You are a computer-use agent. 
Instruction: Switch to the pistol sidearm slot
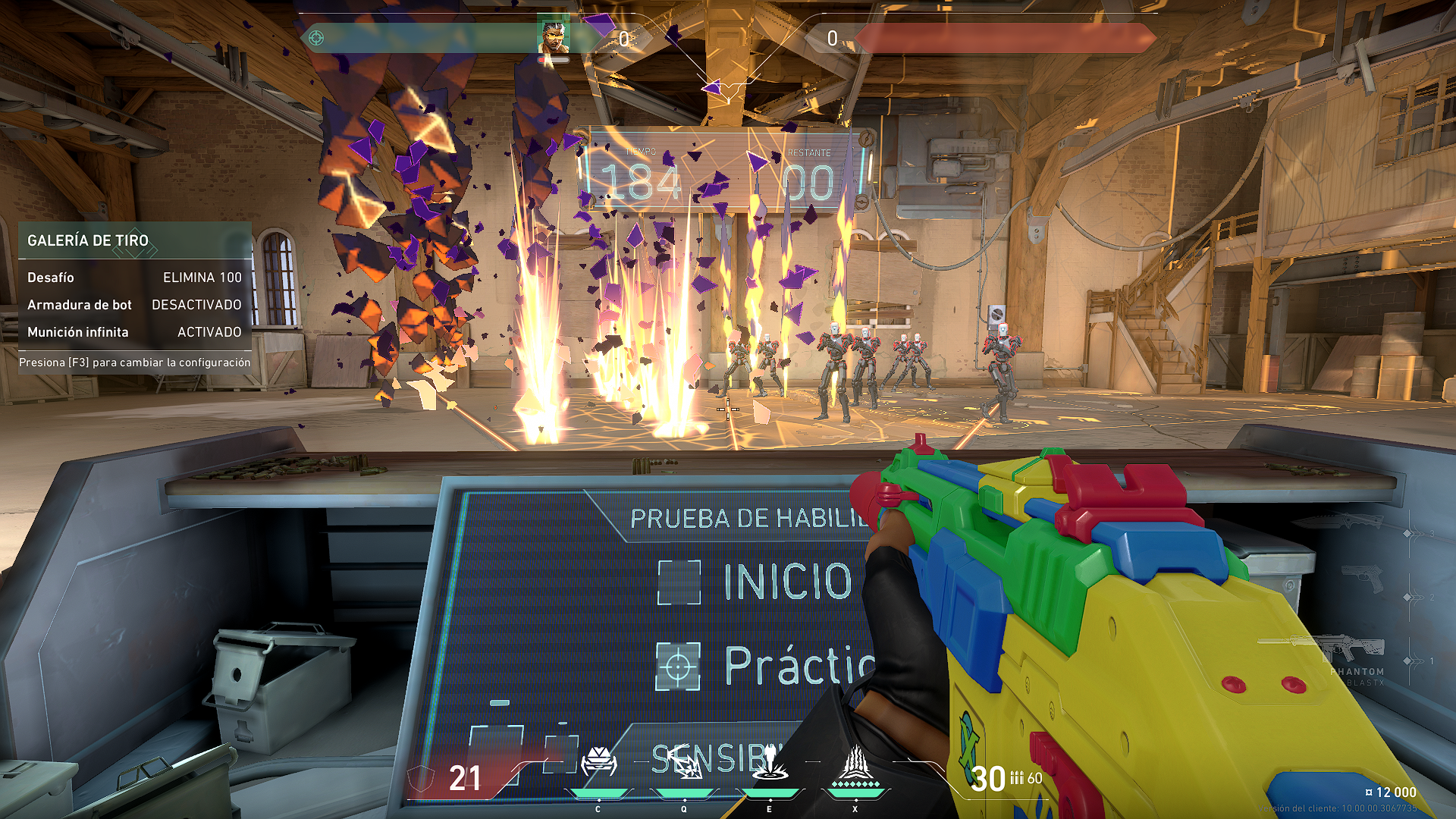click(x=1362, y=580)
